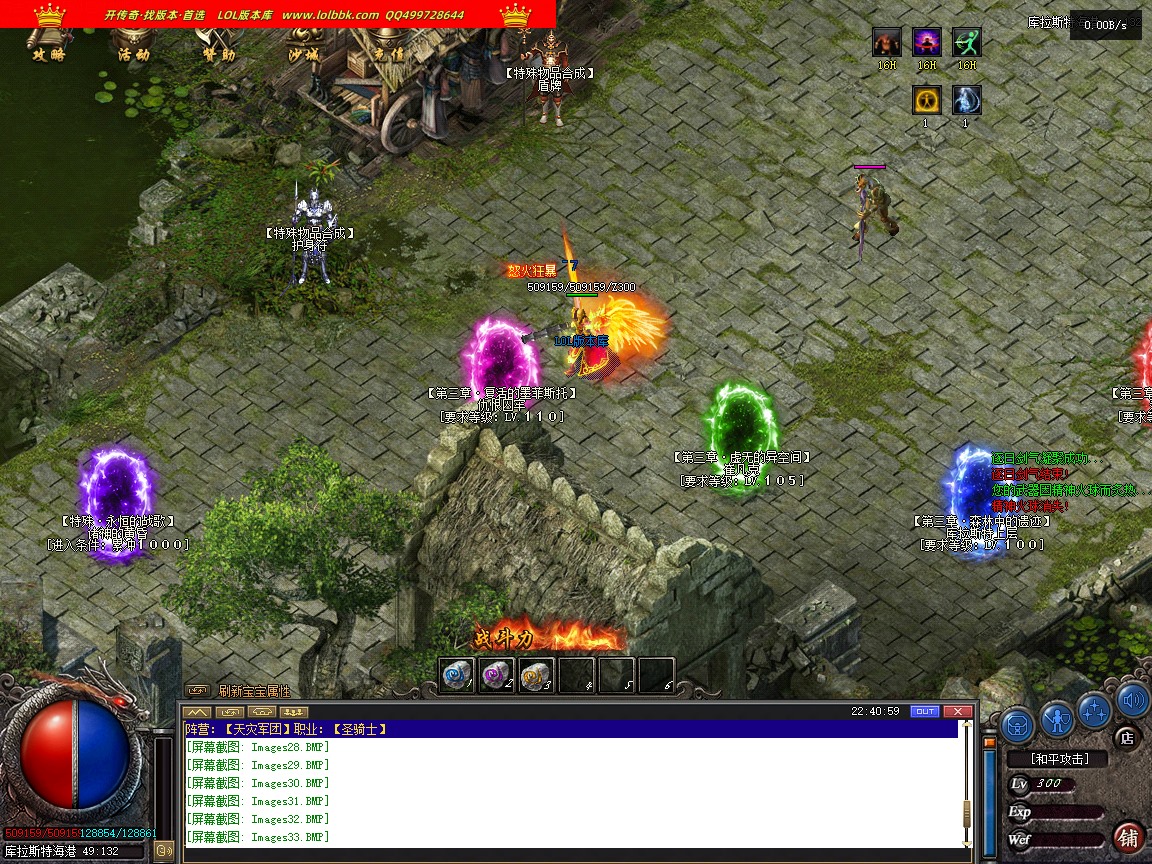Toggle sound with the speaker icon
This screenshot has height=864, width=1152.
click(1132, 700)
